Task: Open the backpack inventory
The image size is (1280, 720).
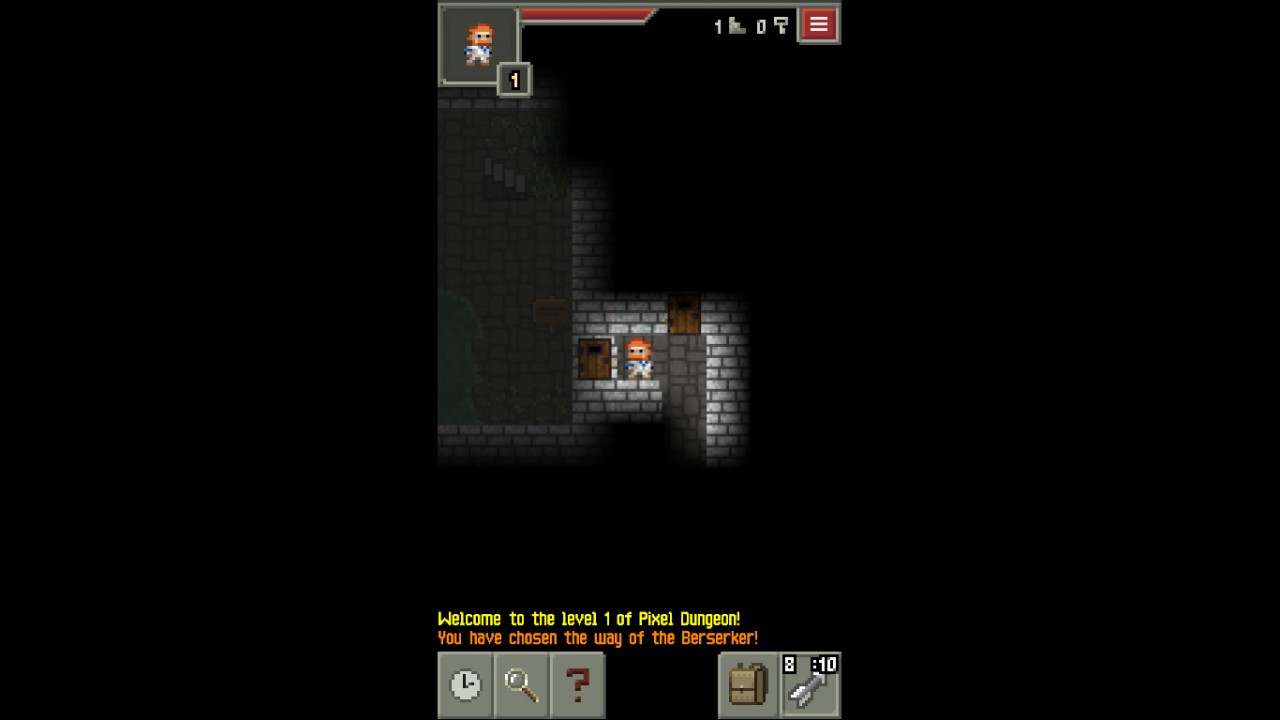Action: tap(747, 685)
